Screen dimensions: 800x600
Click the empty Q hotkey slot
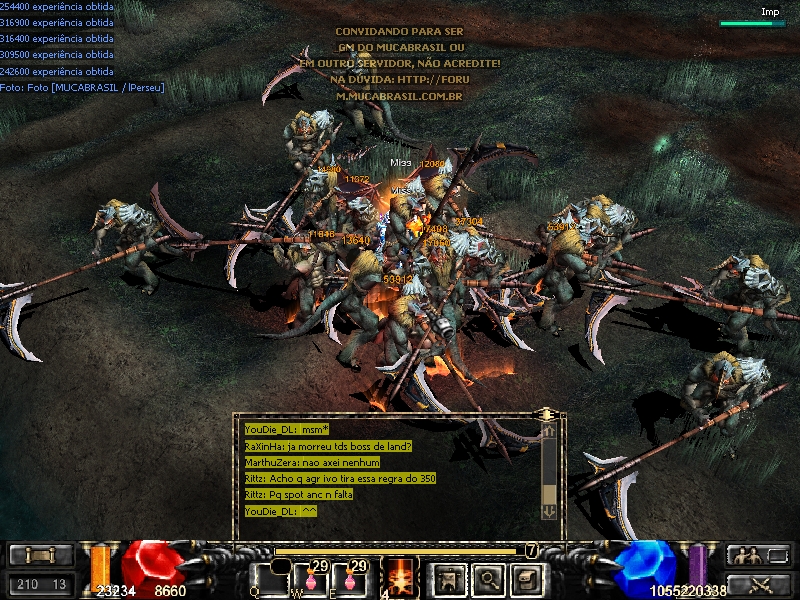click(x=270, y=578)
